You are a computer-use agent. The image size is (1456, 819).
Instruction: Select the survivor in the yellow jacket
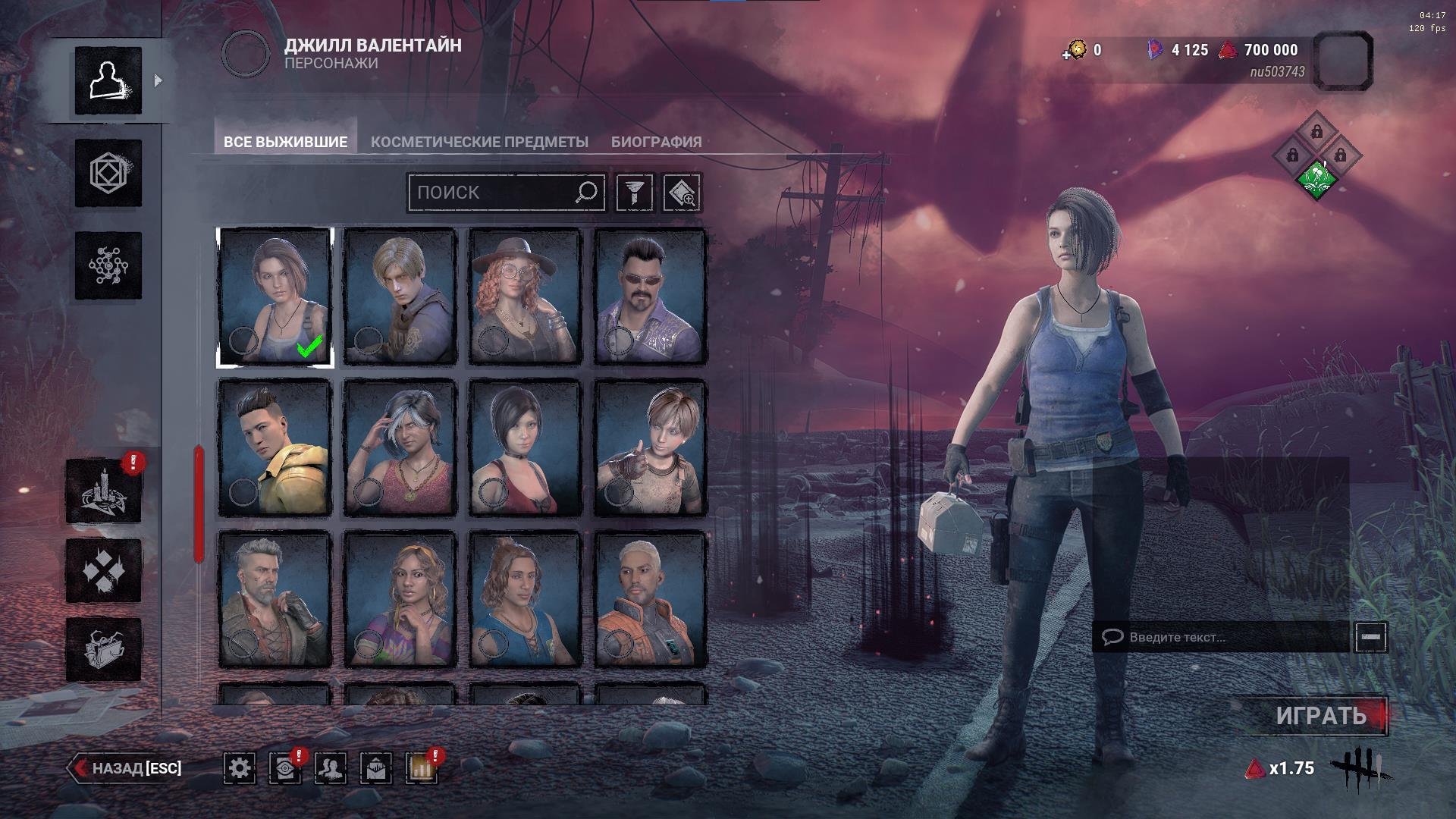point(275,447)
